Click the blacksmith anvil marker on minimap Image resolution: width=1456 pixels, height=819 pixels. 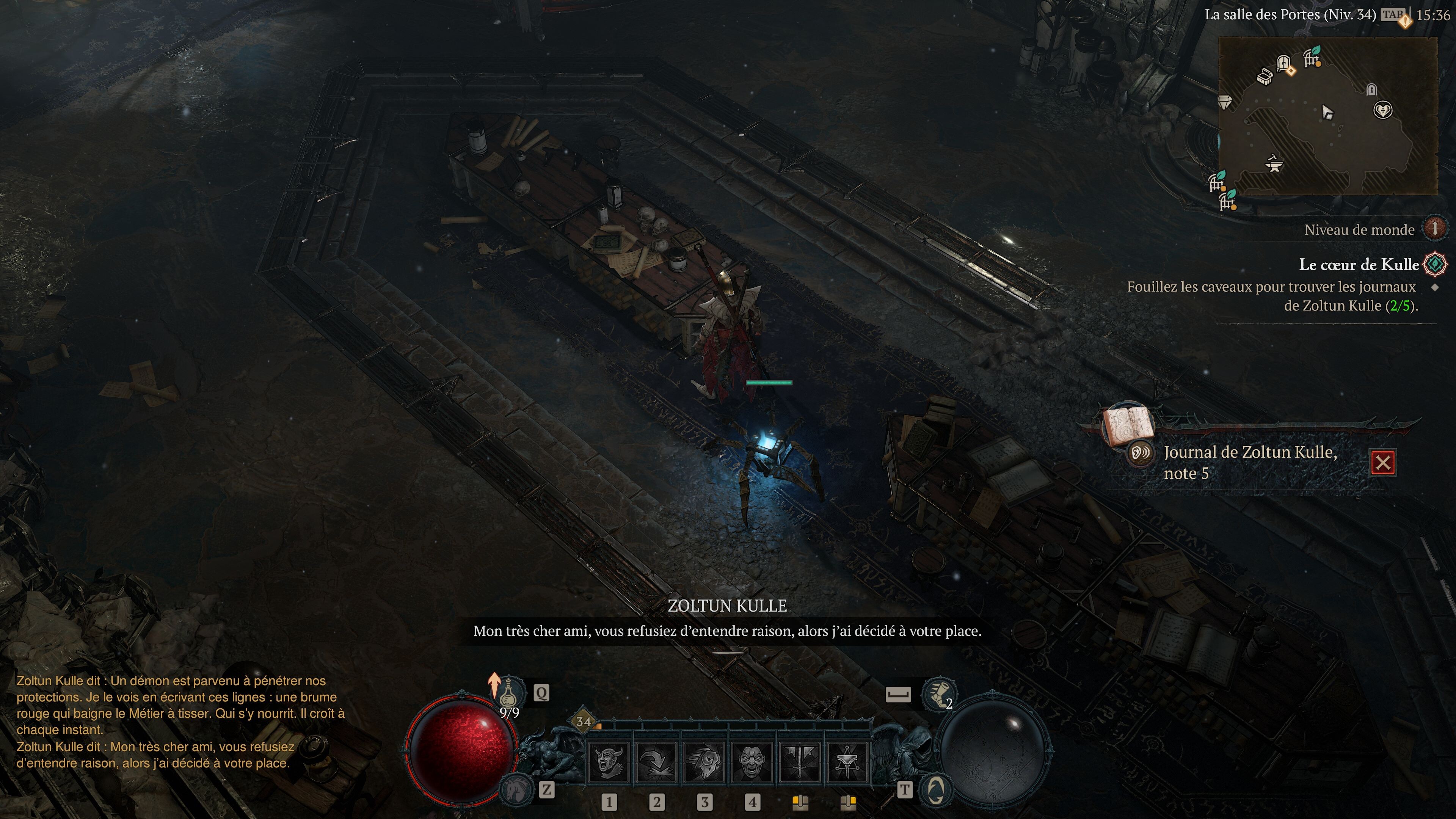point(1274,163)
